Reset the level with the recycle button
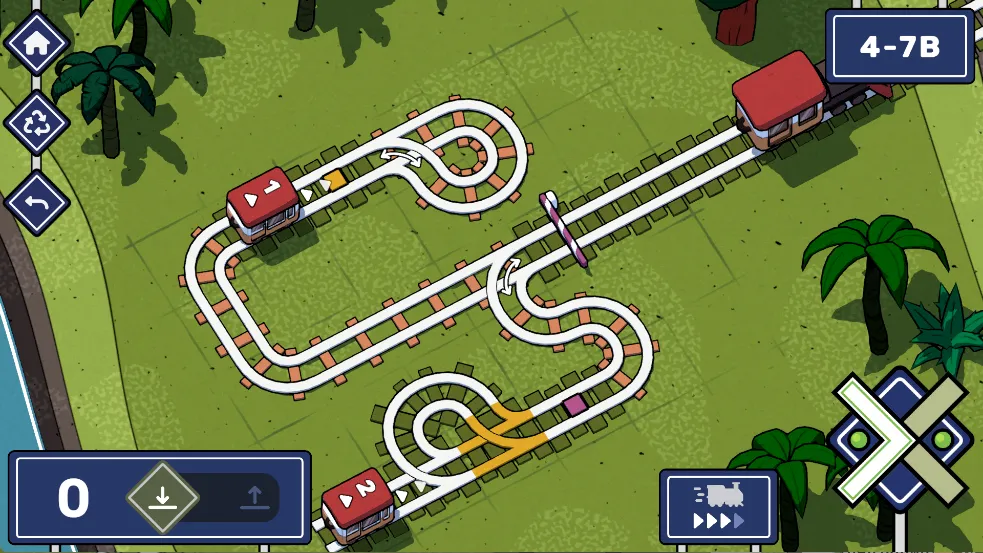The height and width of the screenshot is (553, 983). [37, 124]
